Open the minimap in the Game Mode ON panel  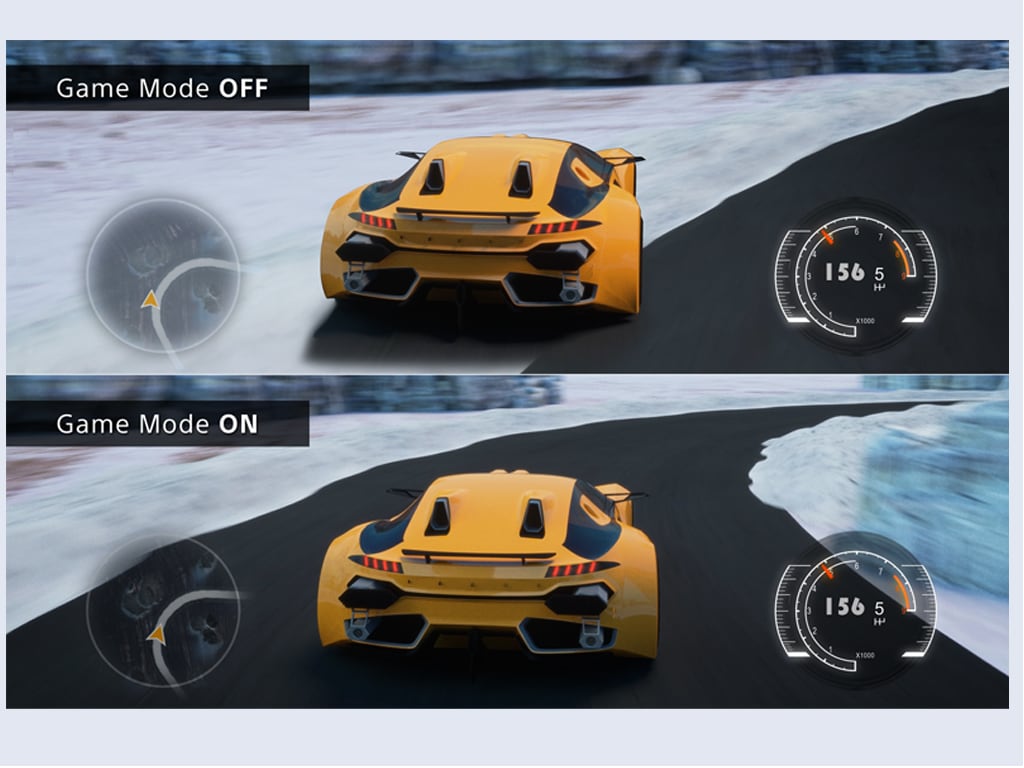[163, 610]
